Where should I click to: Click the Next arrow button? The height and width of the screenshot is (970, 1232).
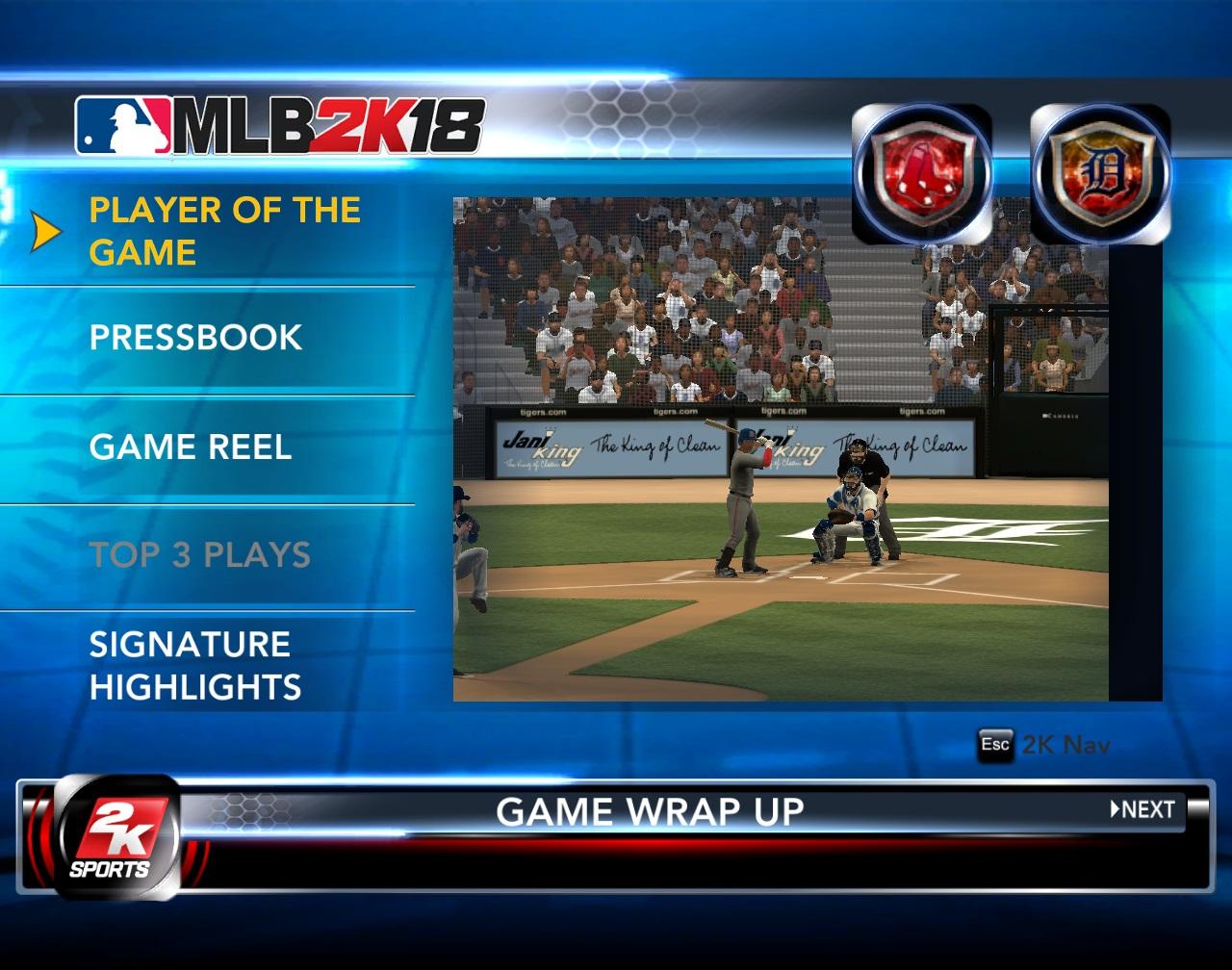coord(1143,810)
